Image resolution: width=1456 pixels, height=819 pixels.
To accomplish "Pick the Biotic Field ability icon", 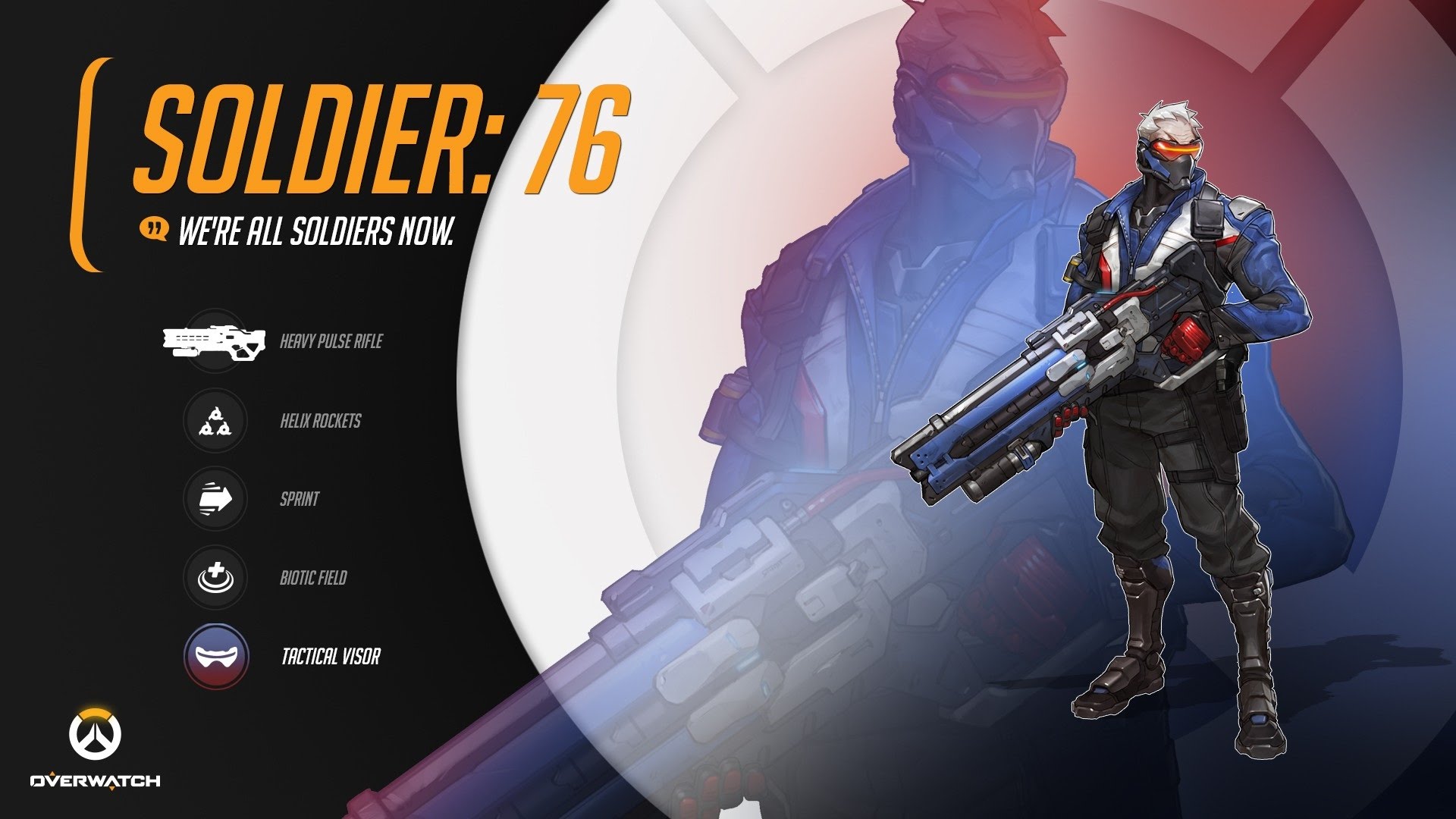I will click(x=215, y=578).
